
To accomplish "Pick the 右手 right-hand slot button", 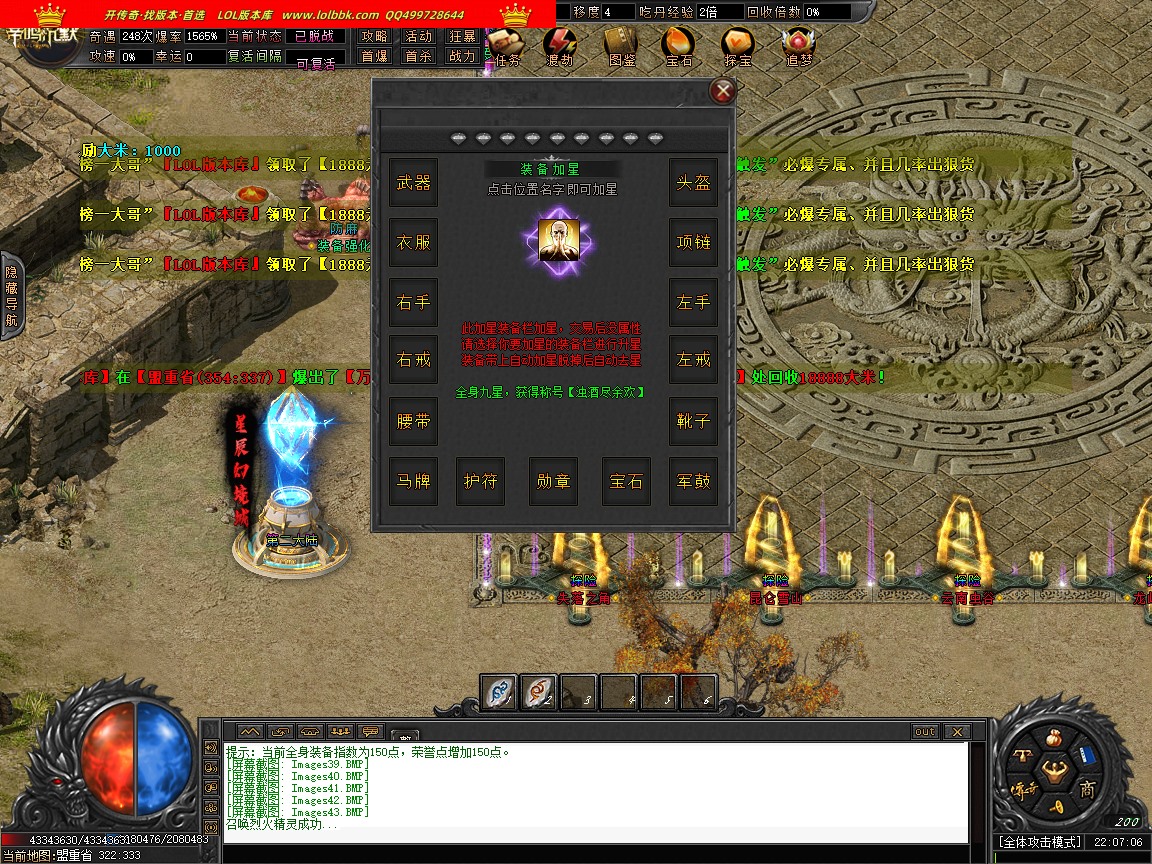I will pyautogui.click(x=413, y=302).
